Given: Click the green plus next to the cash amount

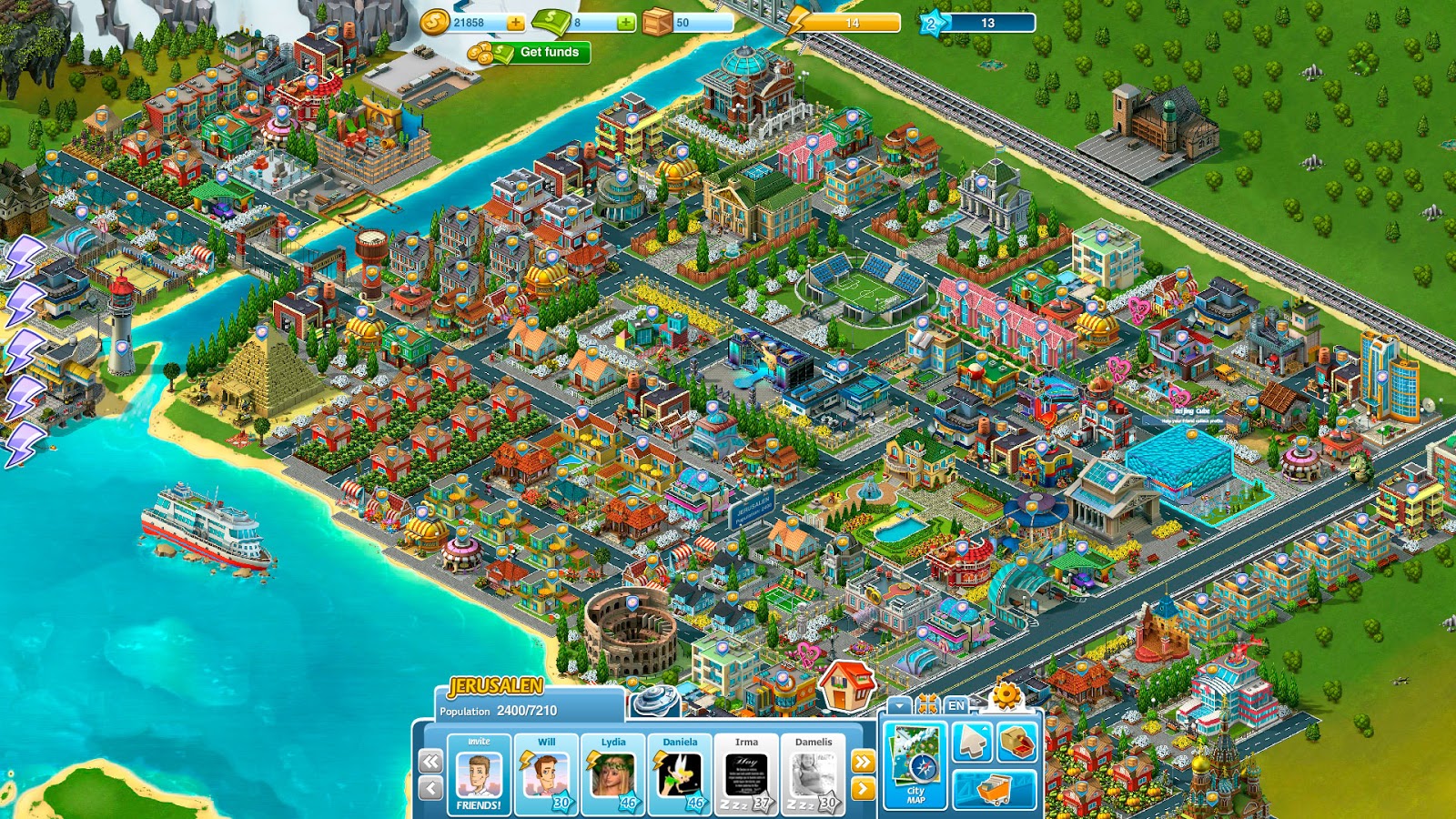Looking at the screenshot, I should click(x=625, y=24).
